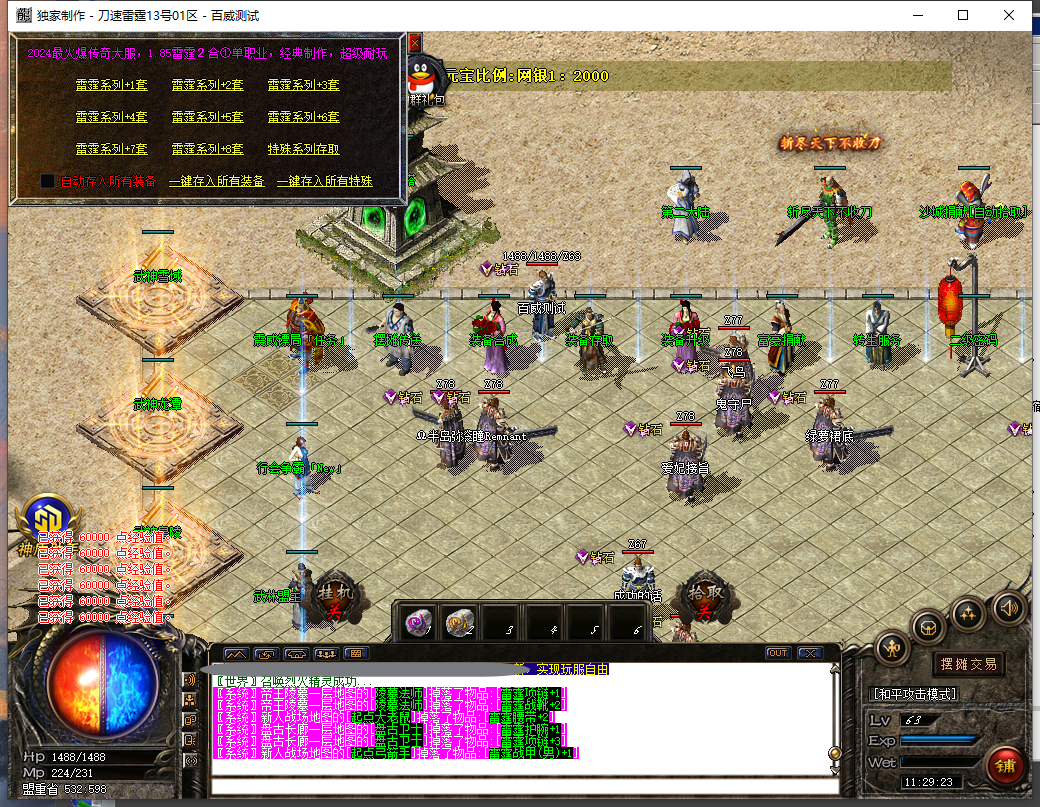Use the item in hotbar slot 2
The height and width of the screenshot is (807, 1040).
459,623
